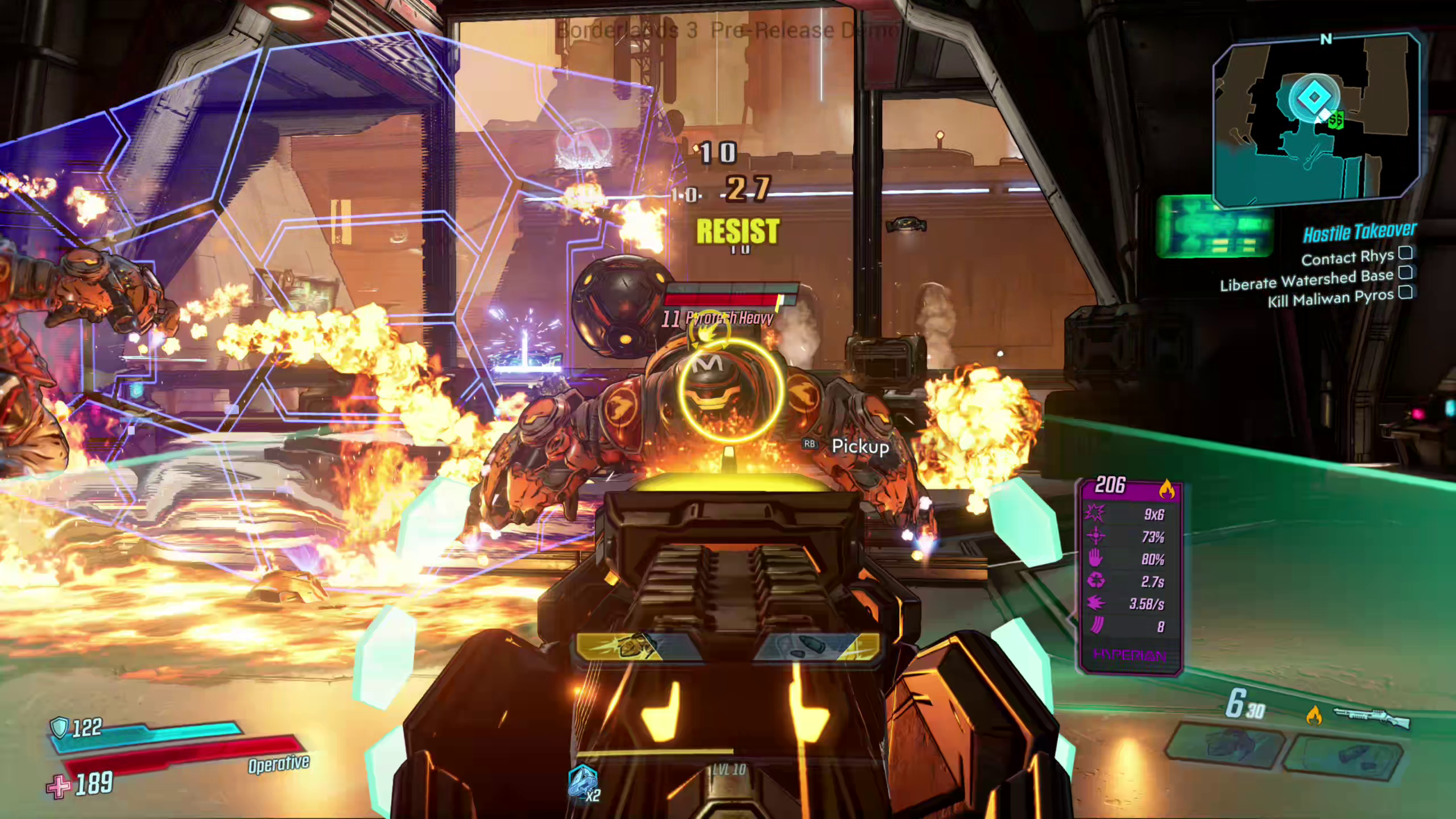Click the grenade count icon
The image size is (1456, 819).
click(582, 783)
